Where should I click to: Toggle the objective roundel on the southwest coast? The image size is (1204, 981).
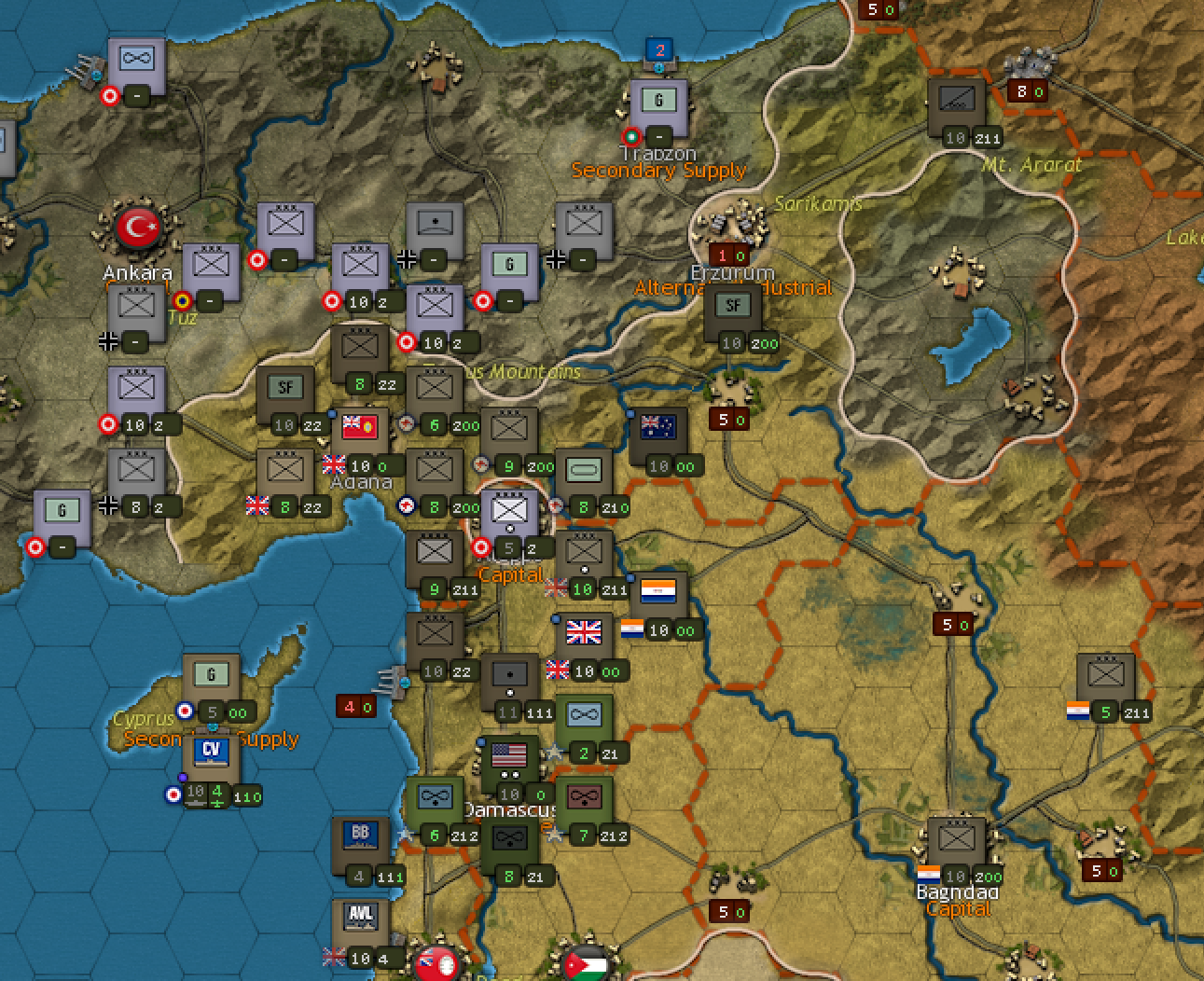coord(35,547)
